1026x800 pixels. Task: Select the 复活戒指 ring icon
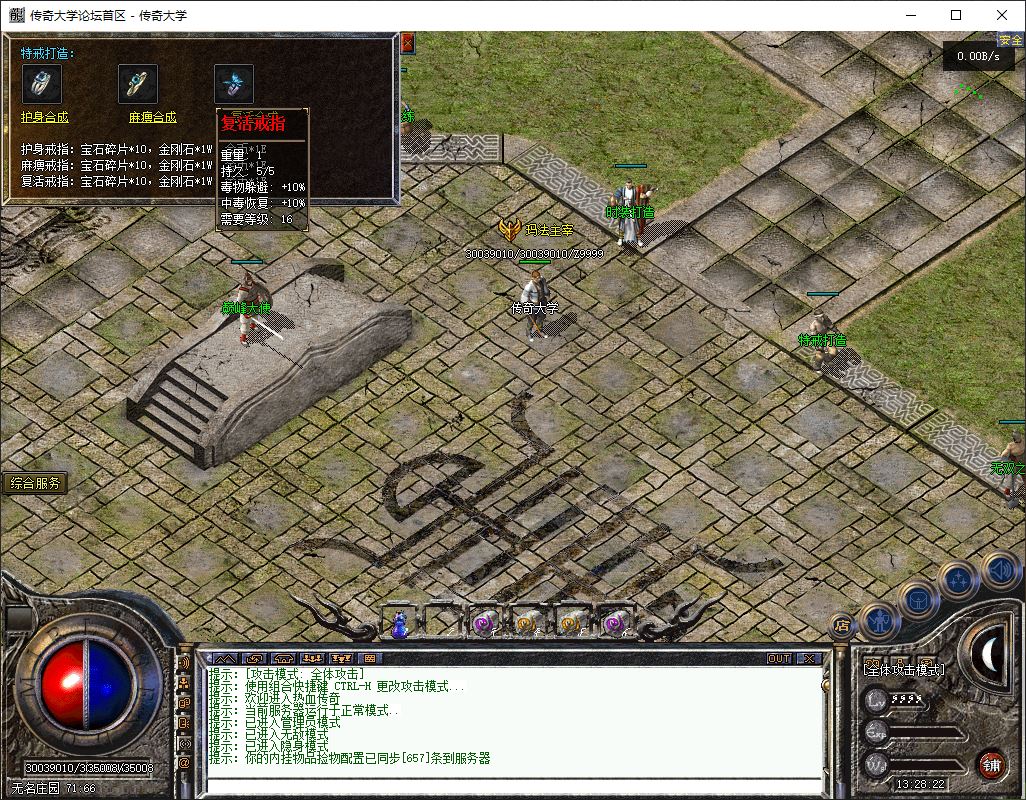tap(233, 83)
